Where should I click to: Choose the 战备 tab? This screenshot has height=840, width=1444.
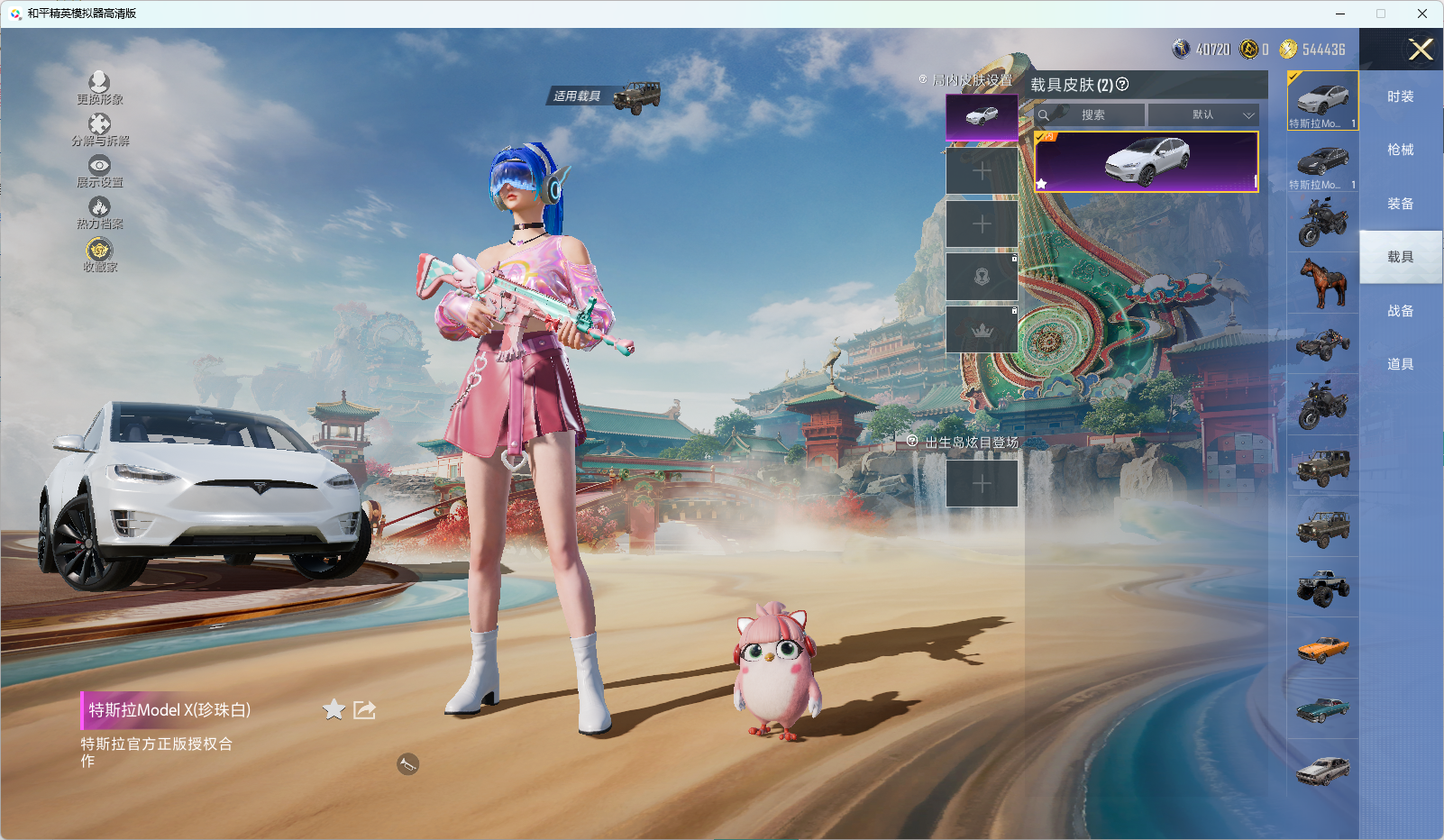1400,311
